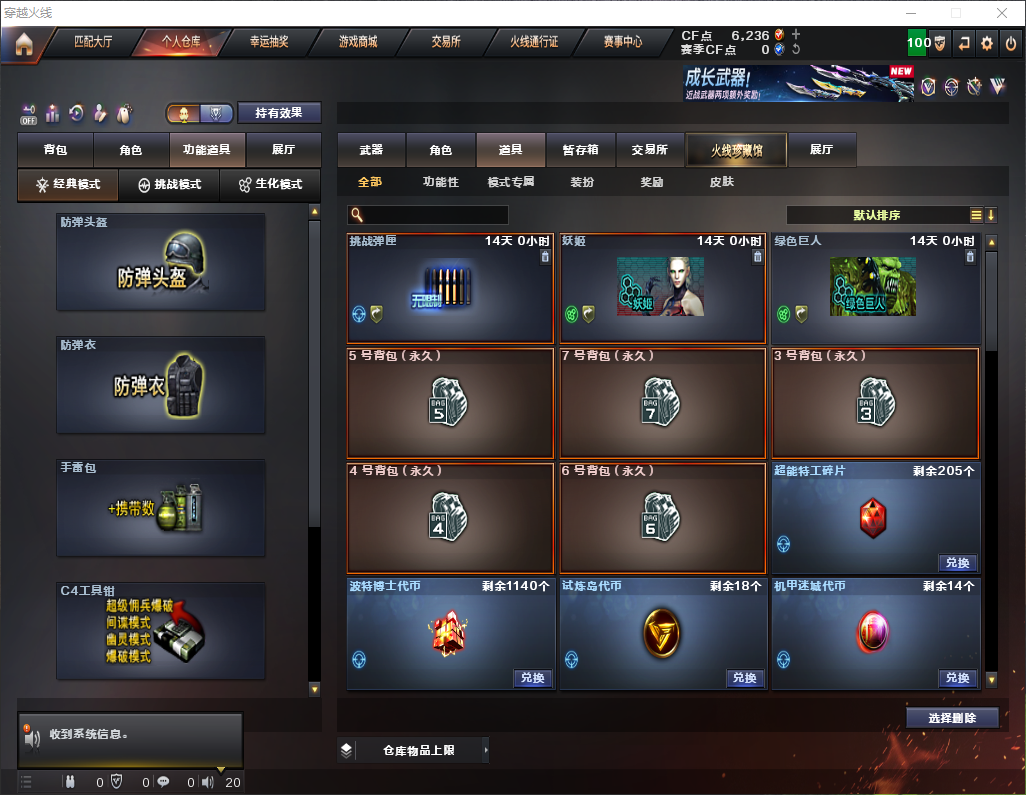1026x795 pixels.
Task: Open the 火线珍藏馆 collection tab
Action: tap(736, 150)
